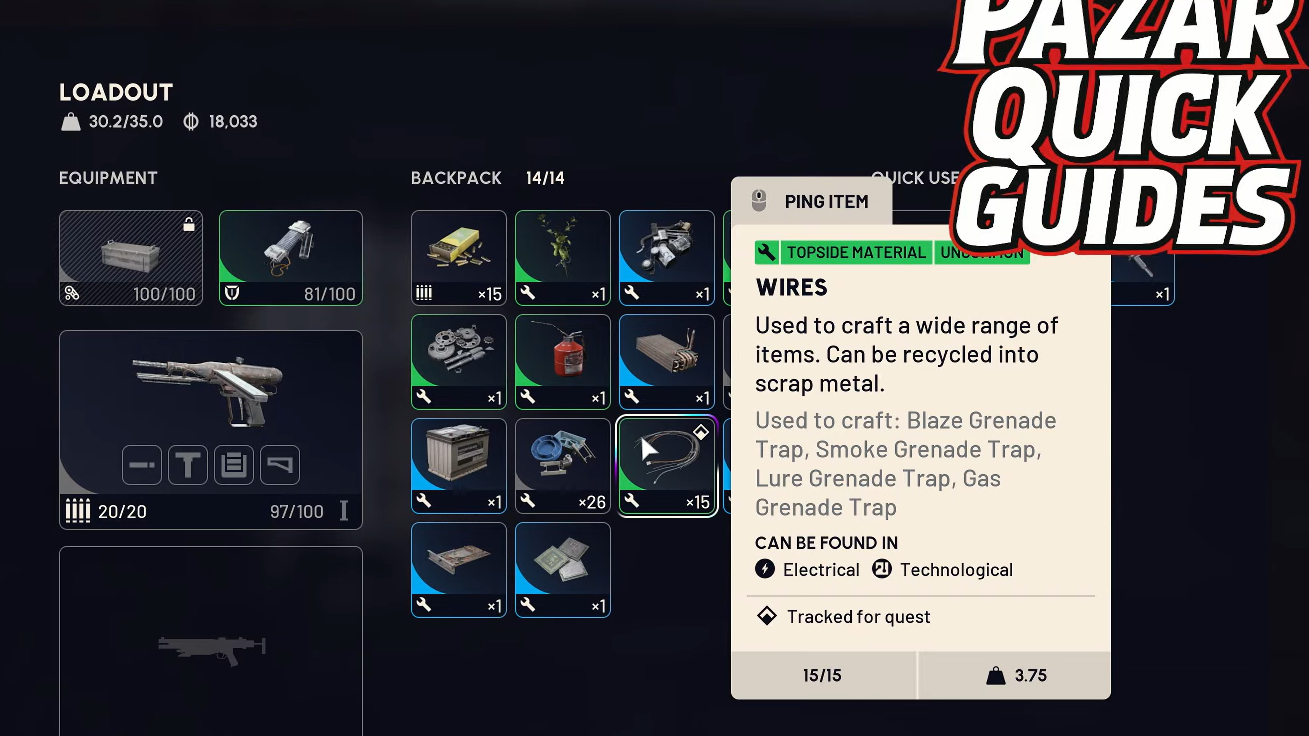Select the processor chips slot

click(x=563, y=569)
